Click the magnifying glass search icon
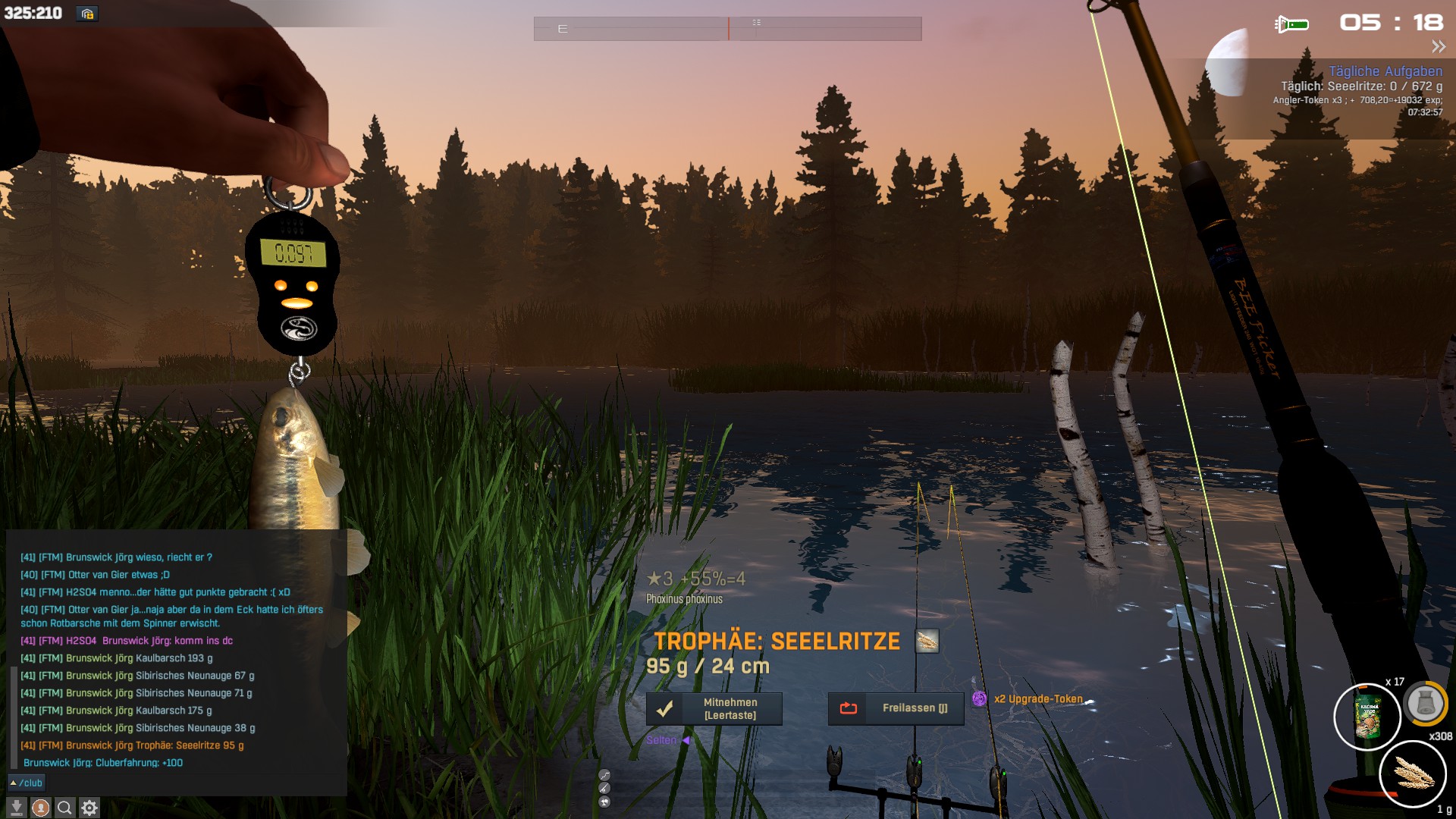Image resolution: width=1456 pixels, height=819 pixels. tap(65, 808)
